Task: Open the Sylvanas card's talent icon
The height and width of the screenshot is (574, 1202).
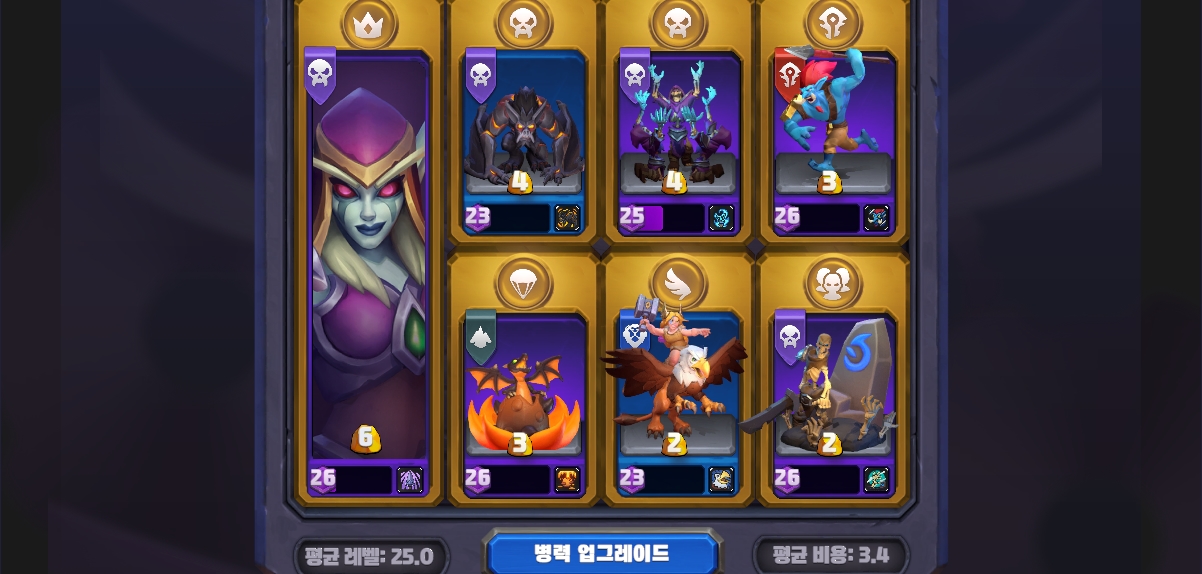Action: (410, 480)
